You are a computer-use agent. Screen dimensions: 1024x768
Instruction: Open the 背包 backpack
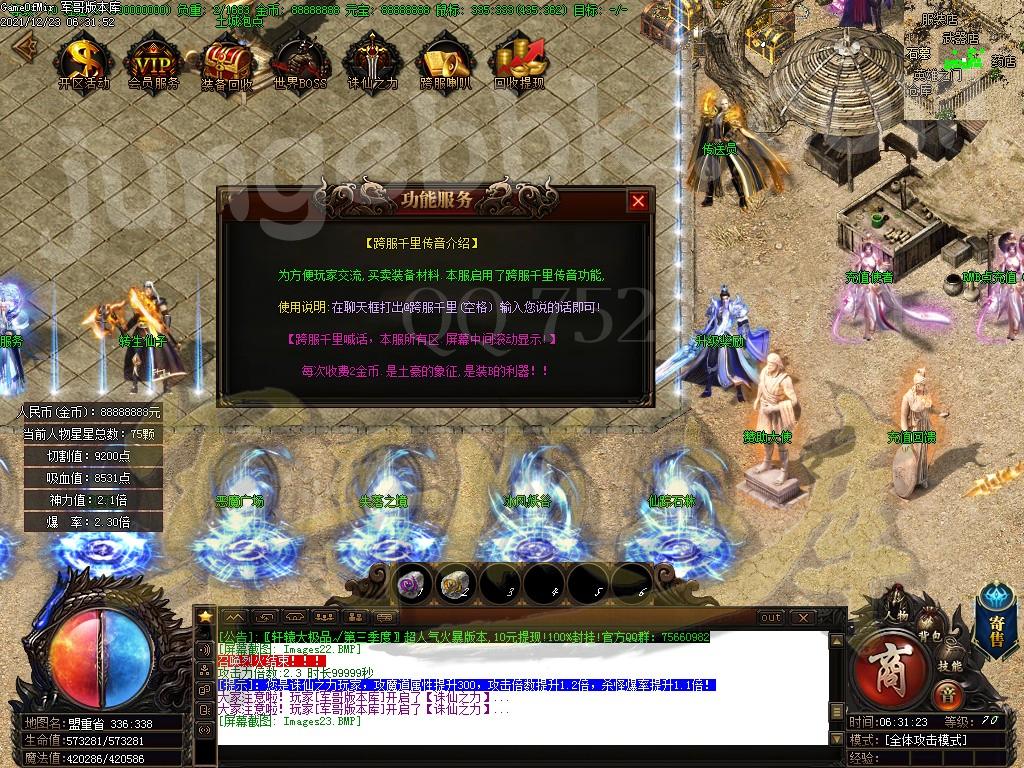click(930, 636)
